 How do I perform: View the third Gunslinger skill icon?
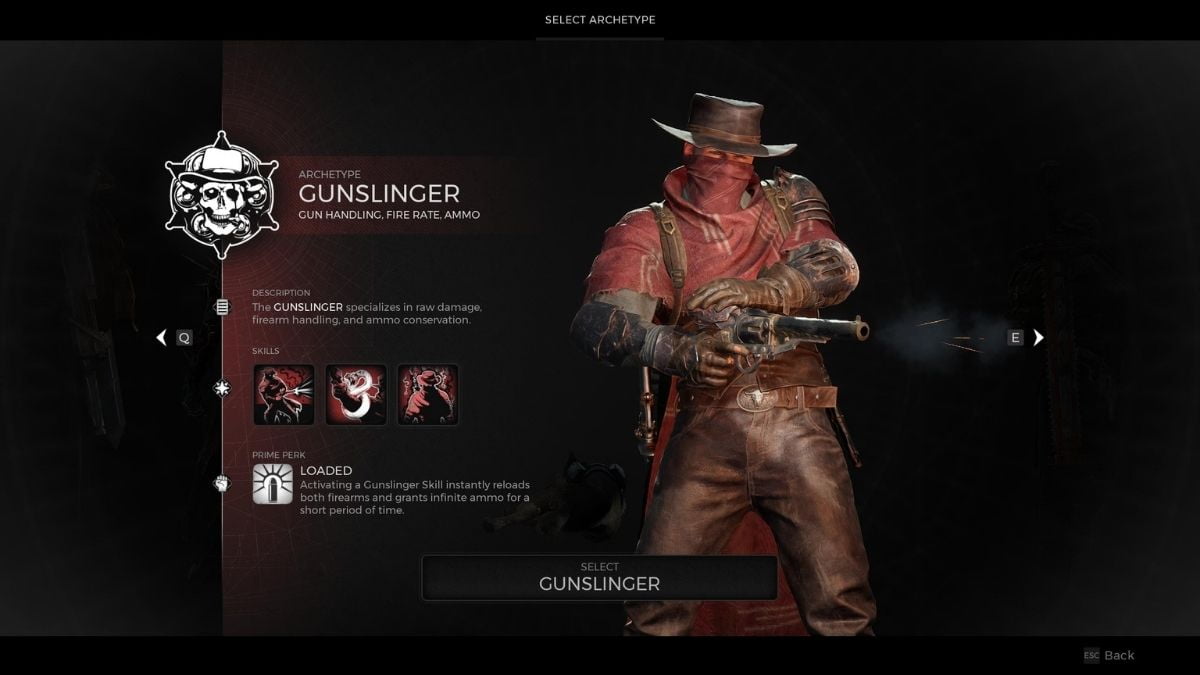tap(428, 395)
